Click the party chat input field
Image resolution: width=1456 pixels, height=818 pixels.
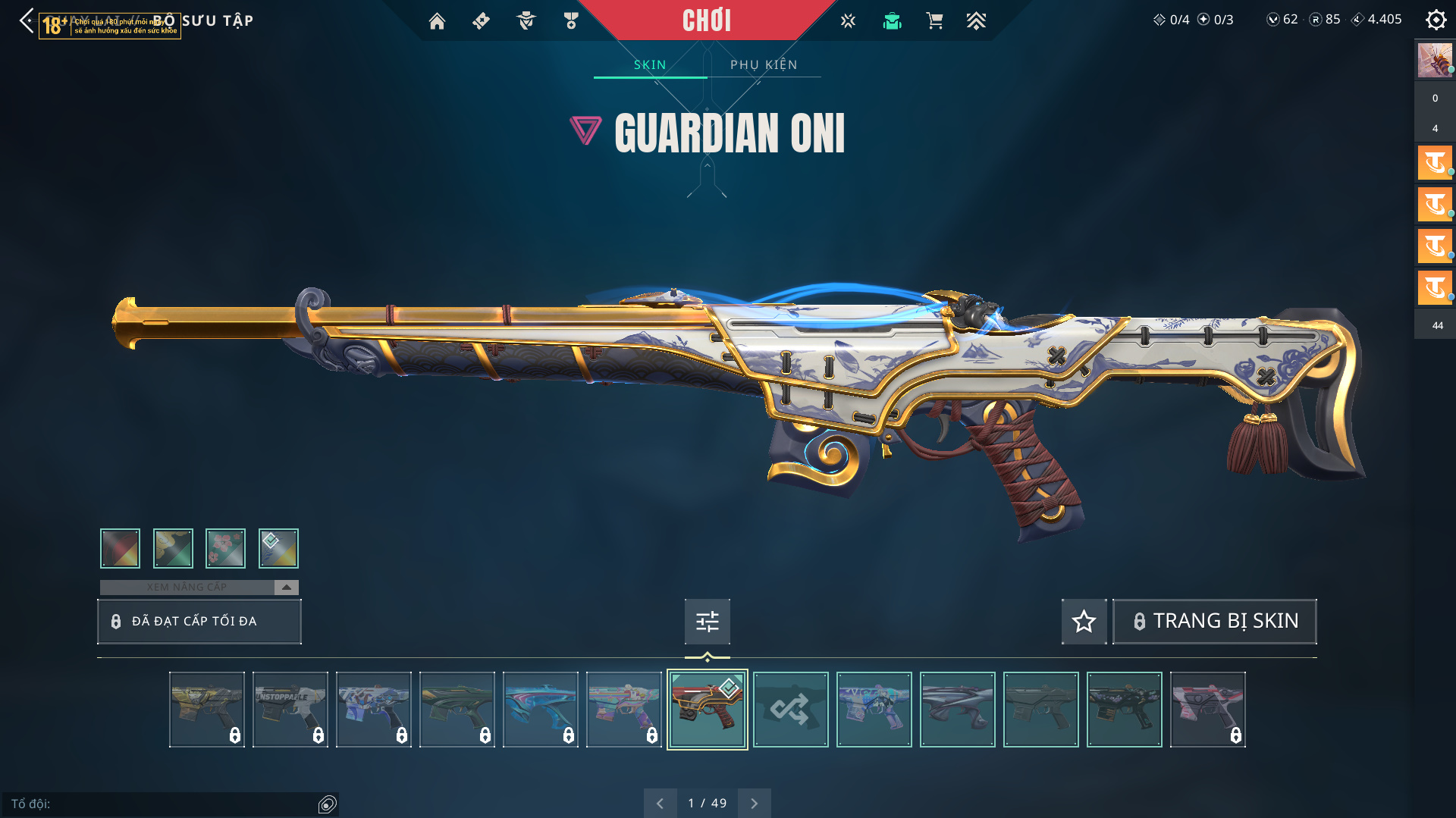(163, 804)
